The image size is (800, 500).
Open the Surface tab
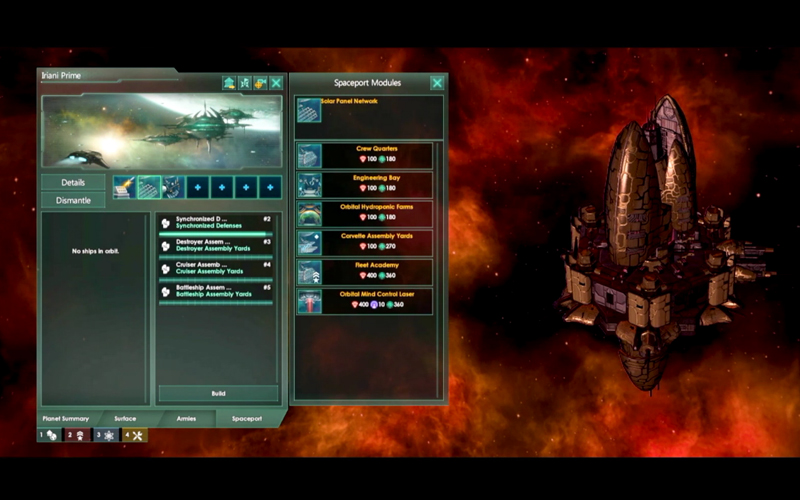pos(125,419)
